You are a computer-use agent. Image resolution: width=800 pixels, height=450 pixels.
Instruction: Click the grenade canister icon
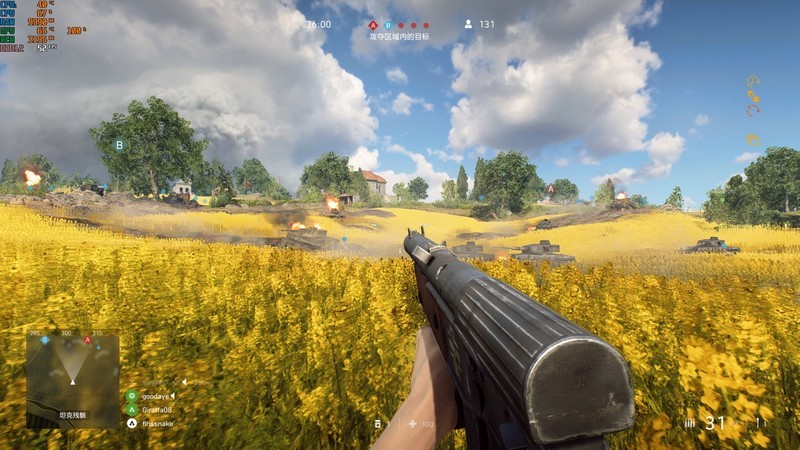point(378,424)
